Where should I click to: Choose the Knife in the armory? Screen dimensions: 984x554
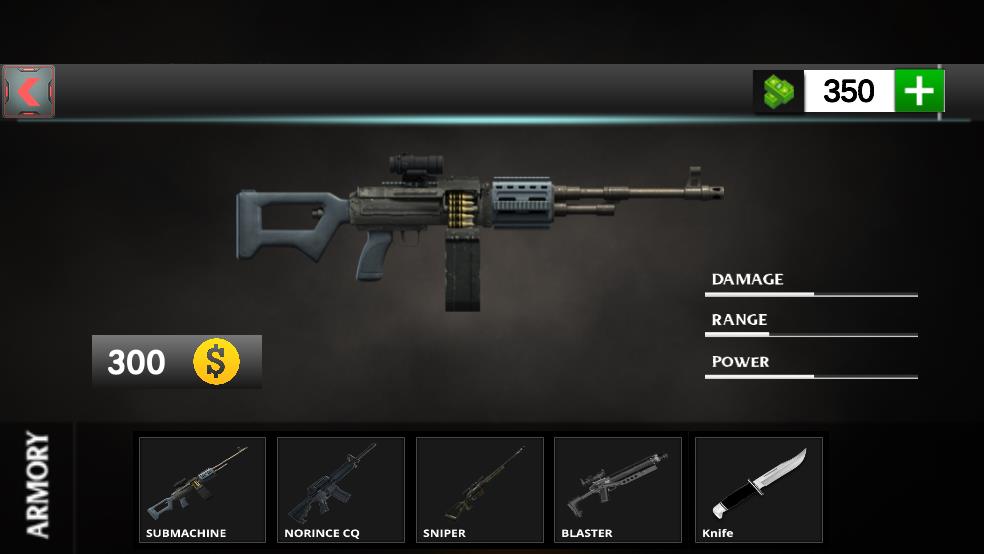tap(758, 489)
